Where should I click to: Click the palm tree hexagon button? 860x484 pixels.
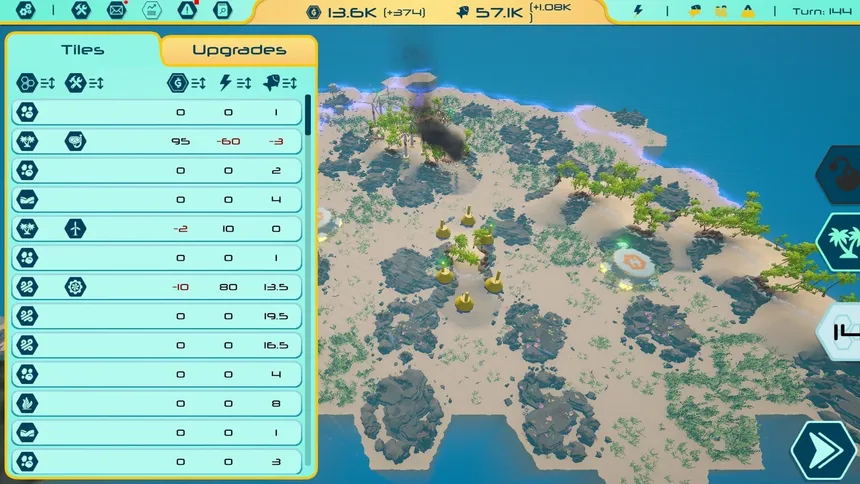click(x=838, y=242)
